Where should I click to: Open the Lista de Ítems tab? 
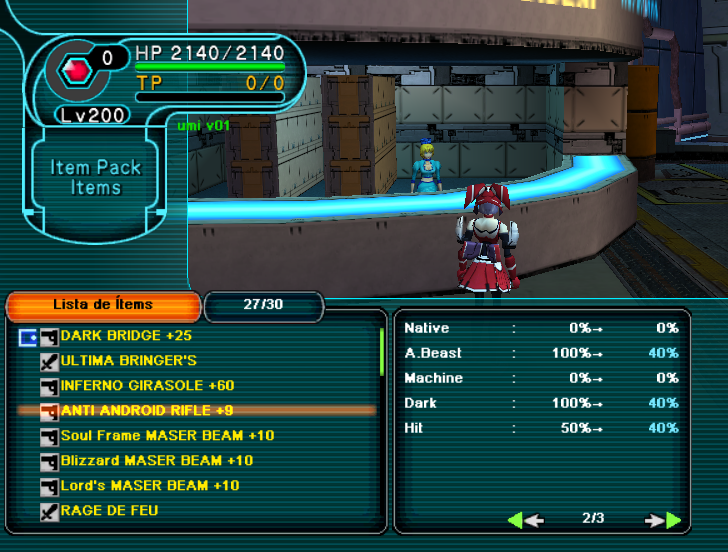point(104,305)
